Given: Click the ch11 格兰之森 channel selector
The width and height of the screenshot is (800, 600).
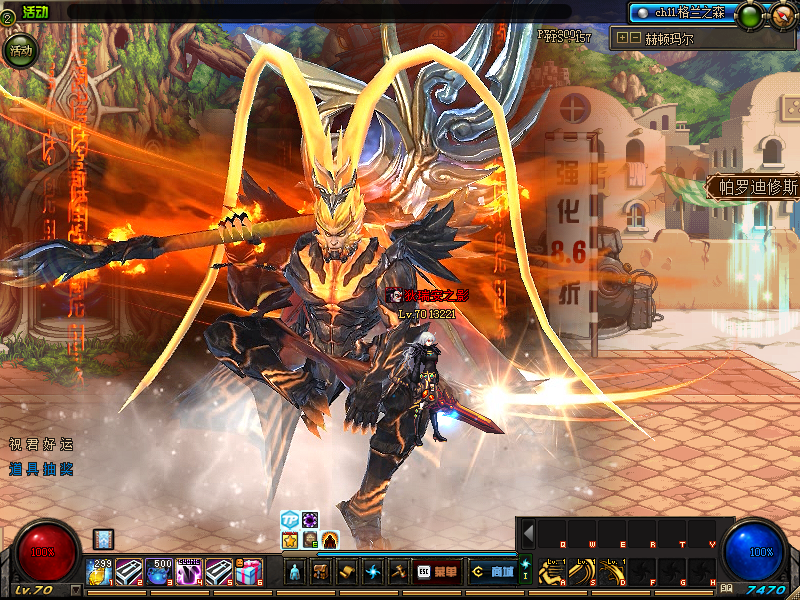Looking at the screenshot, I should pos(680,13).
